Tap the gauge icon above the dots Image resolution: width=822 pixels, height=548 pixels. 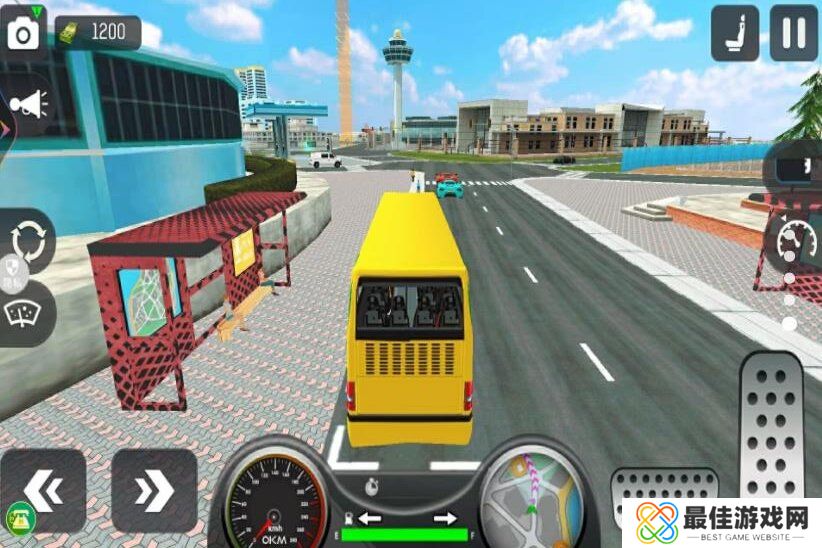[796, 240]
